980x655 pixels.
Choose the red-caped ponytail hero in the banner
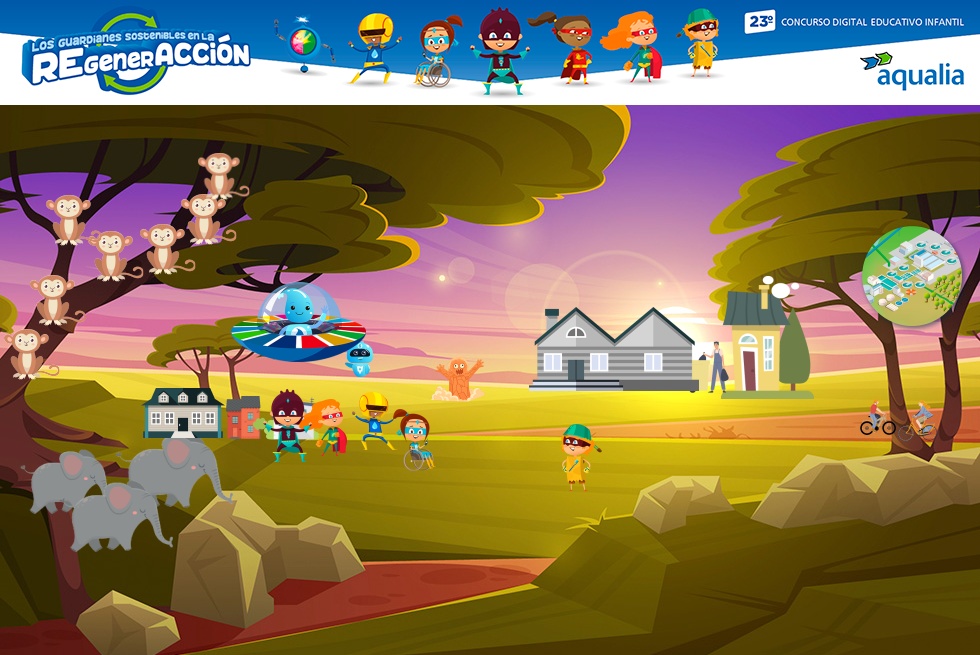coord(573,48)
